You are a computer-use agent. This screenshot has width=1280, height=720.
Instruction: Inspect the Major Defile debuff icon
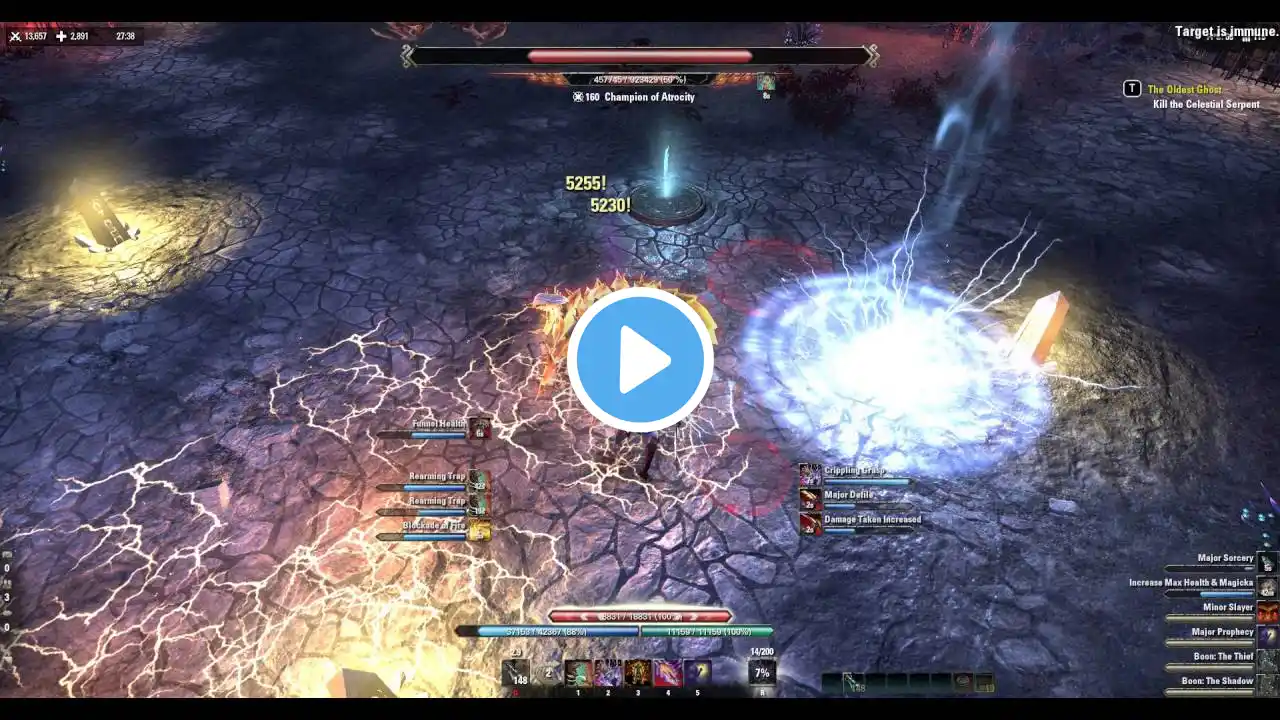[x=810, y=499]
